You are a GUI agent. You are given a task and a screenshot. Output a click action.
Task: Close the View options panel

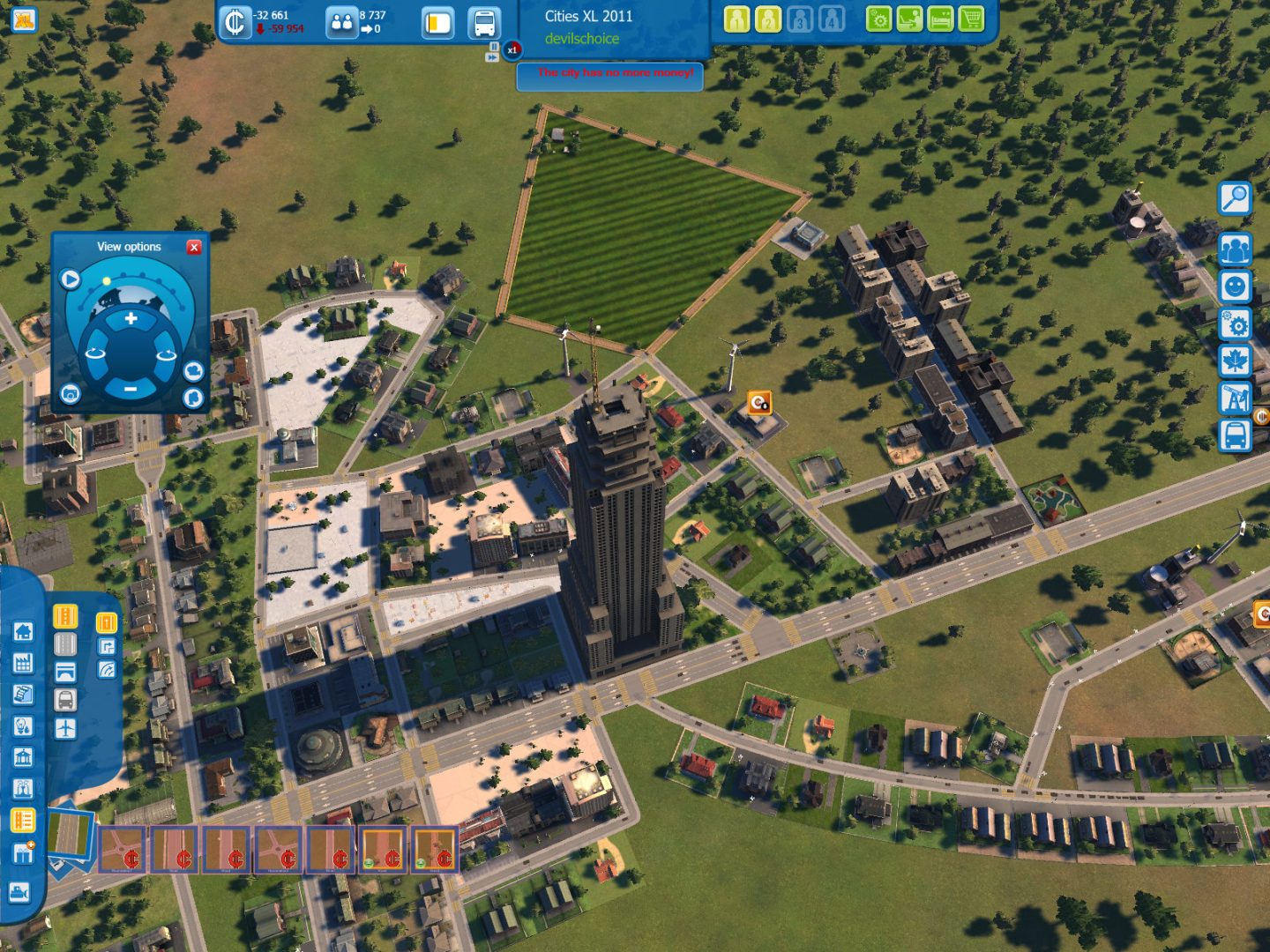(194, 247)
